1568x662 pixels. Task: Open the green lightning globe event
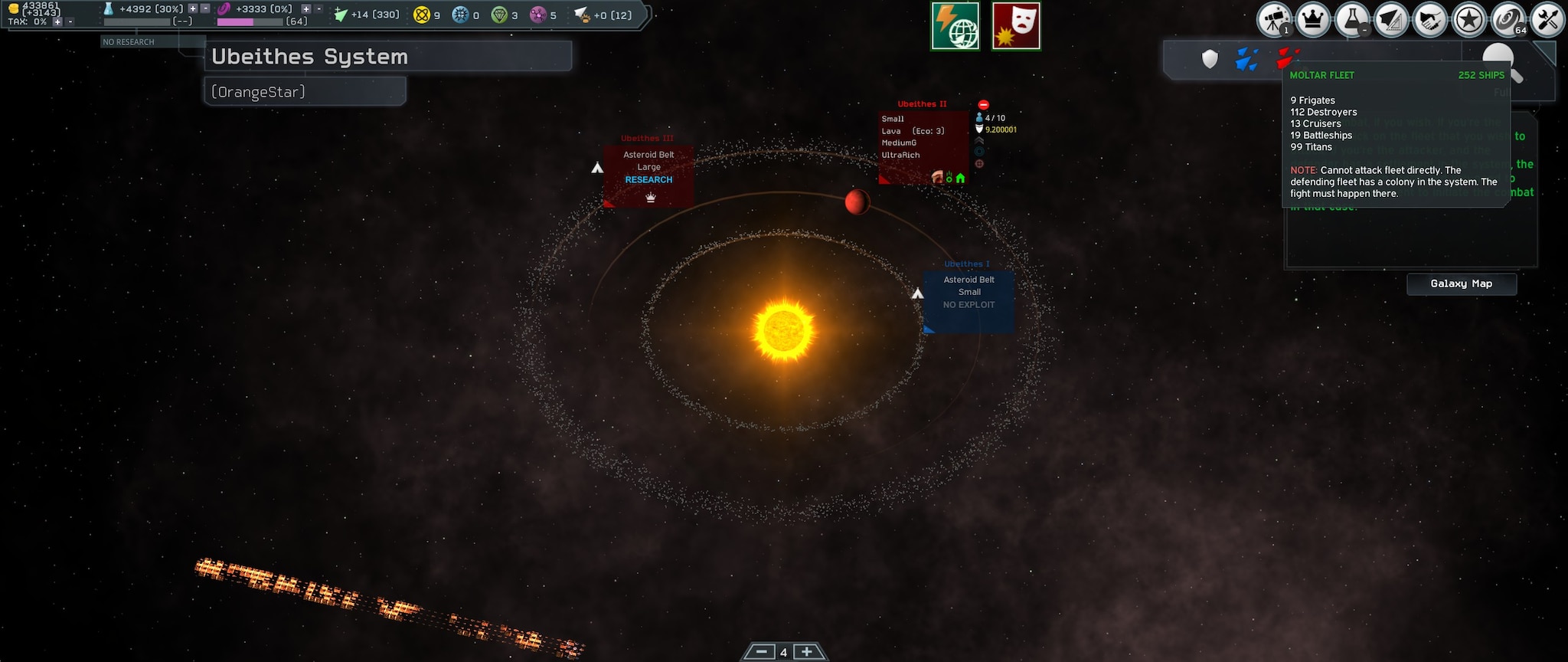tap(955, 26)
